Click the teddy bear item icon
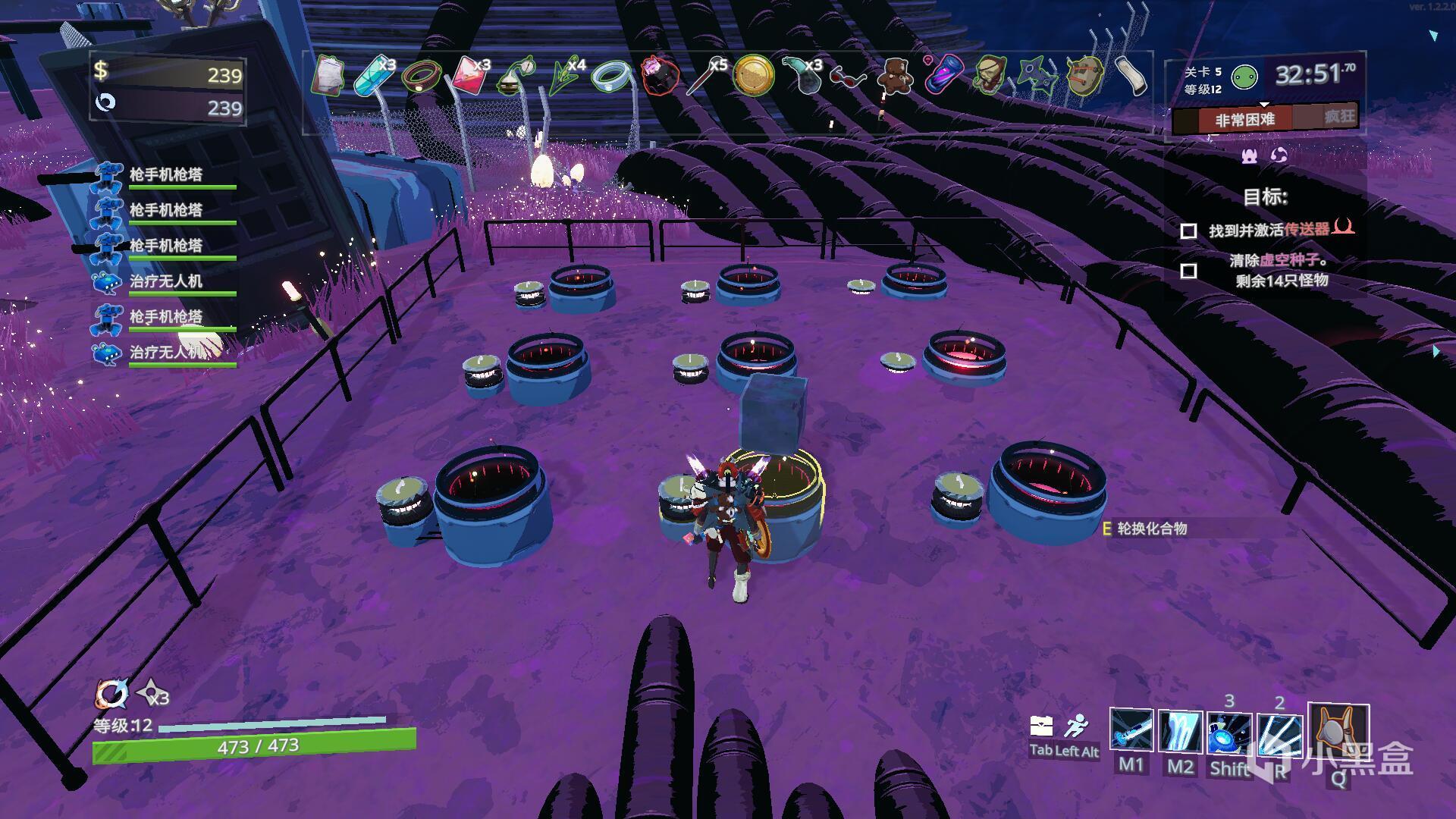 [x=895, y=76]
